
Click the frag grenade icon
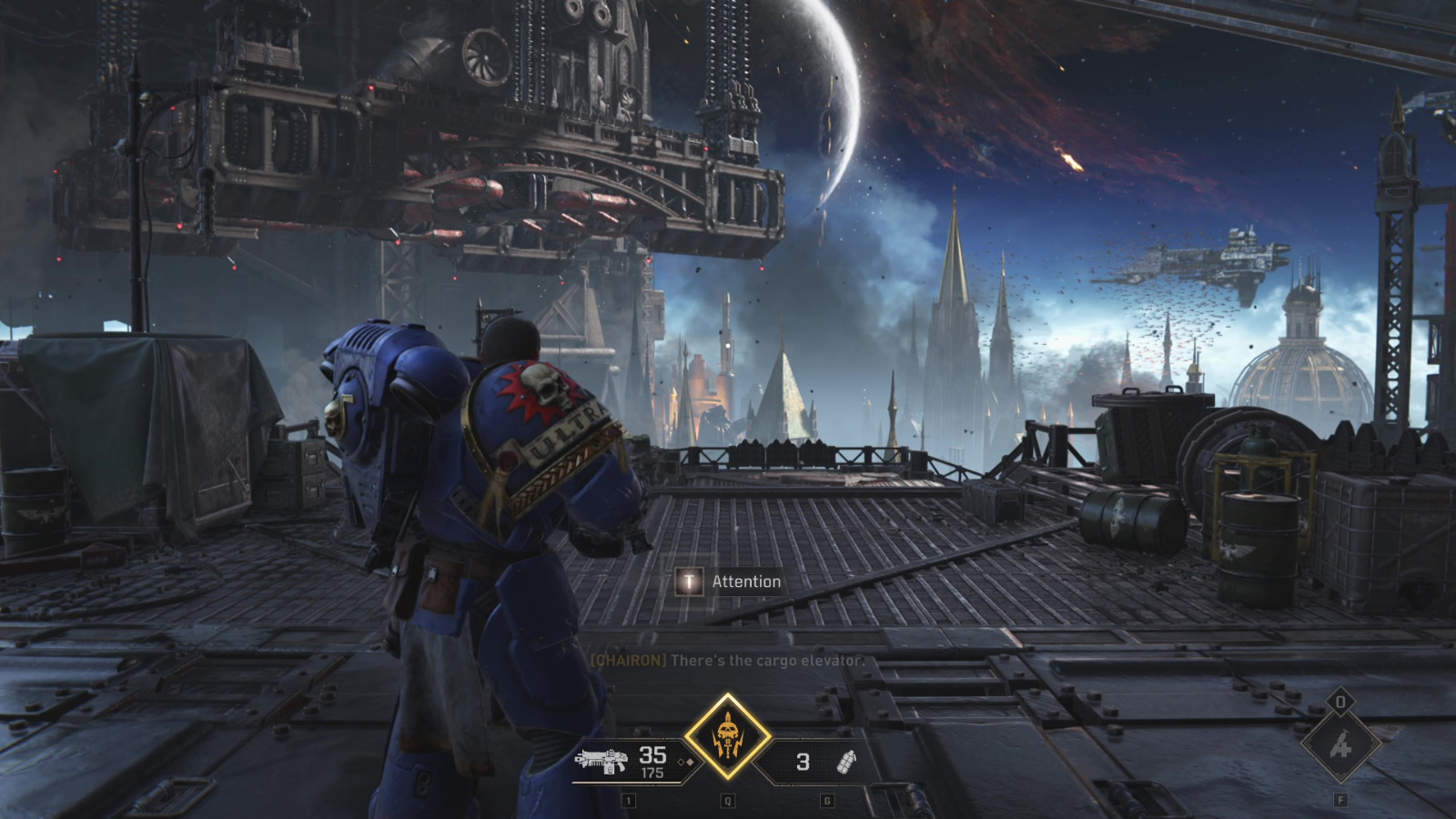click(x=846, y=763)
